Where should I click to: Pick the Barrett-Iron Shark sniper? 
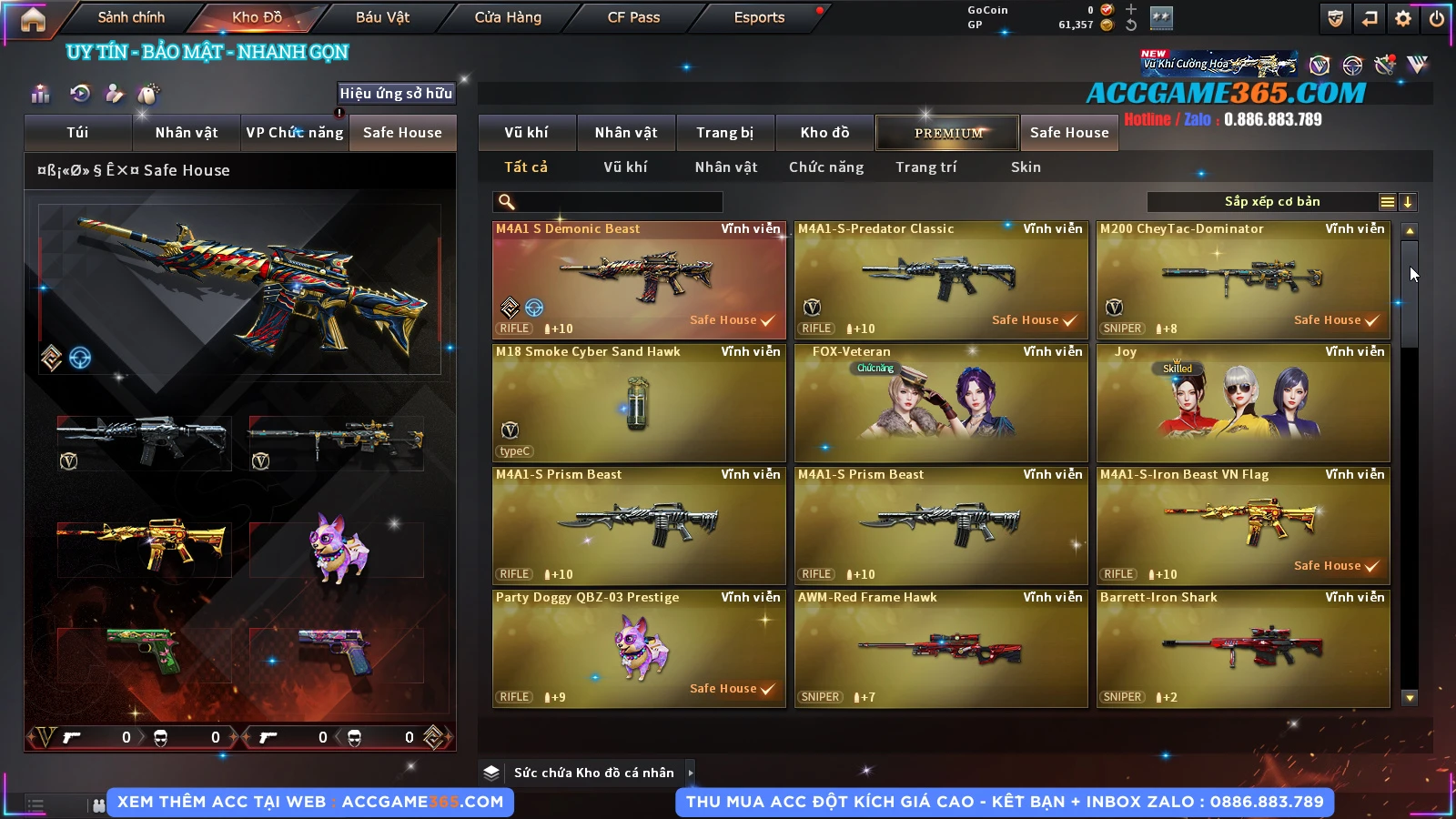(1243, 649)
